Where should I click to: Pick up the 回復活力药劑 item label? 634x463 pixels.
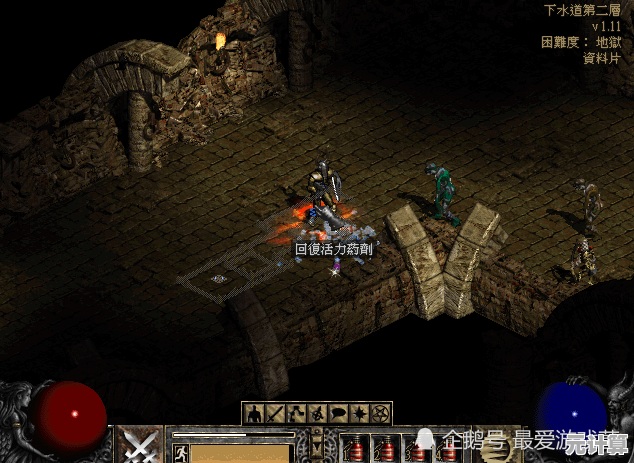tap(333, 248)
